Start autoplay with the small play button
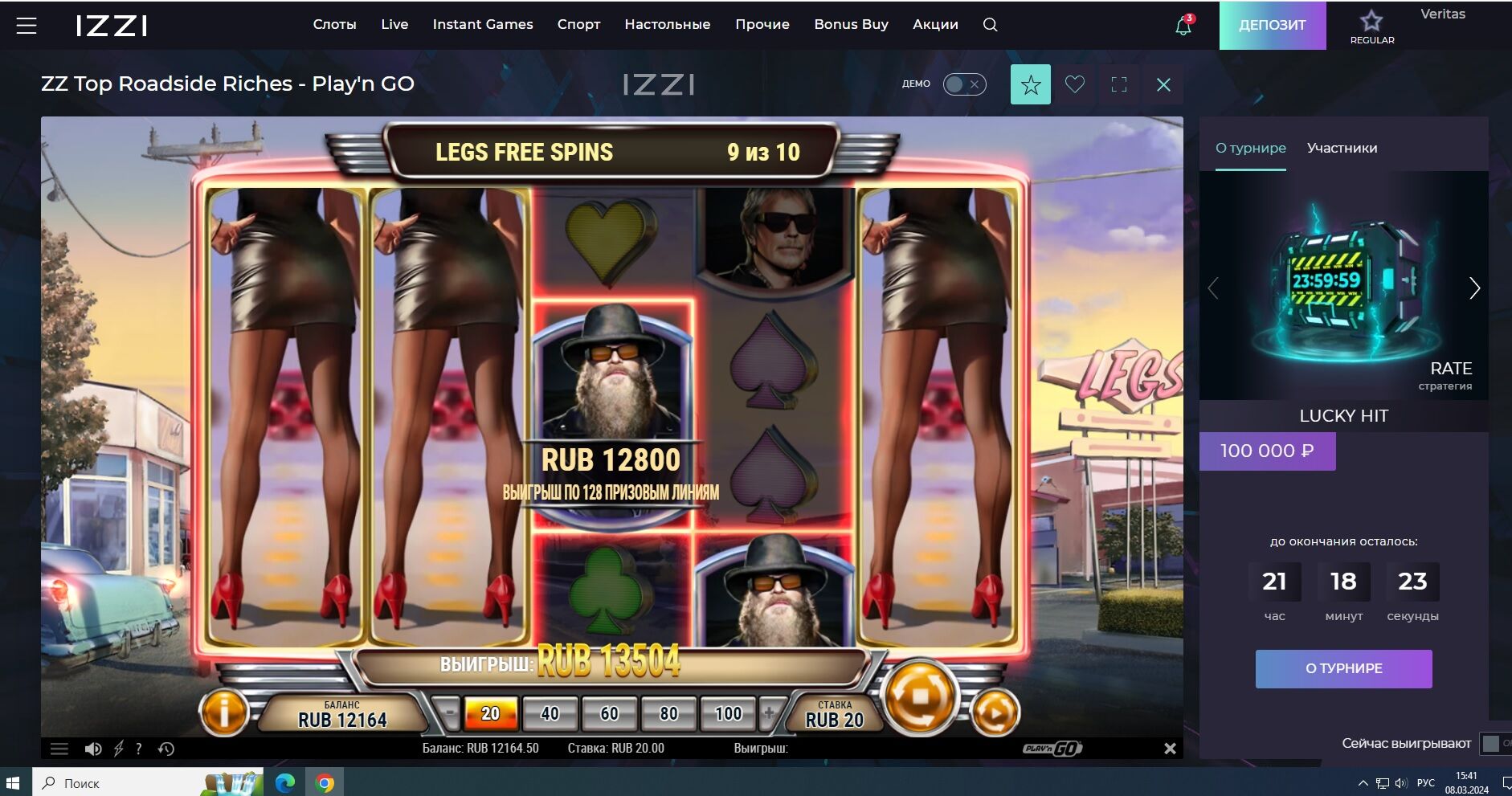 tap(995, 712)
